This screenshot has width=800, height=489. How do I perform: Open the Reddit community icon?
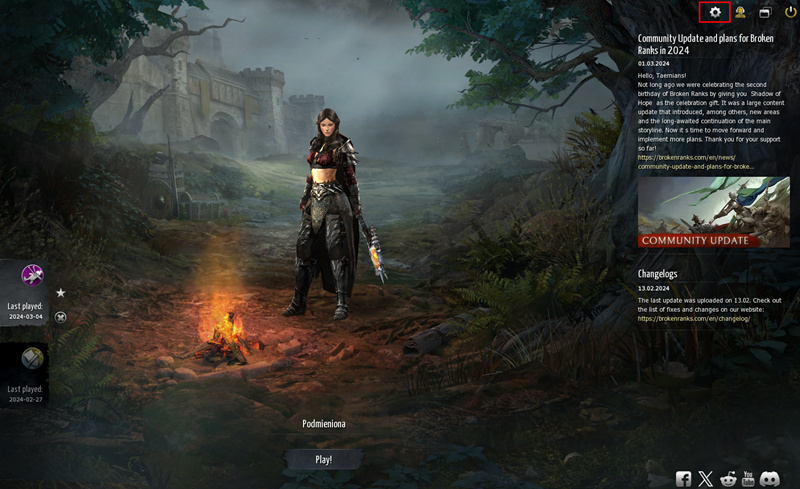[728, 479]
